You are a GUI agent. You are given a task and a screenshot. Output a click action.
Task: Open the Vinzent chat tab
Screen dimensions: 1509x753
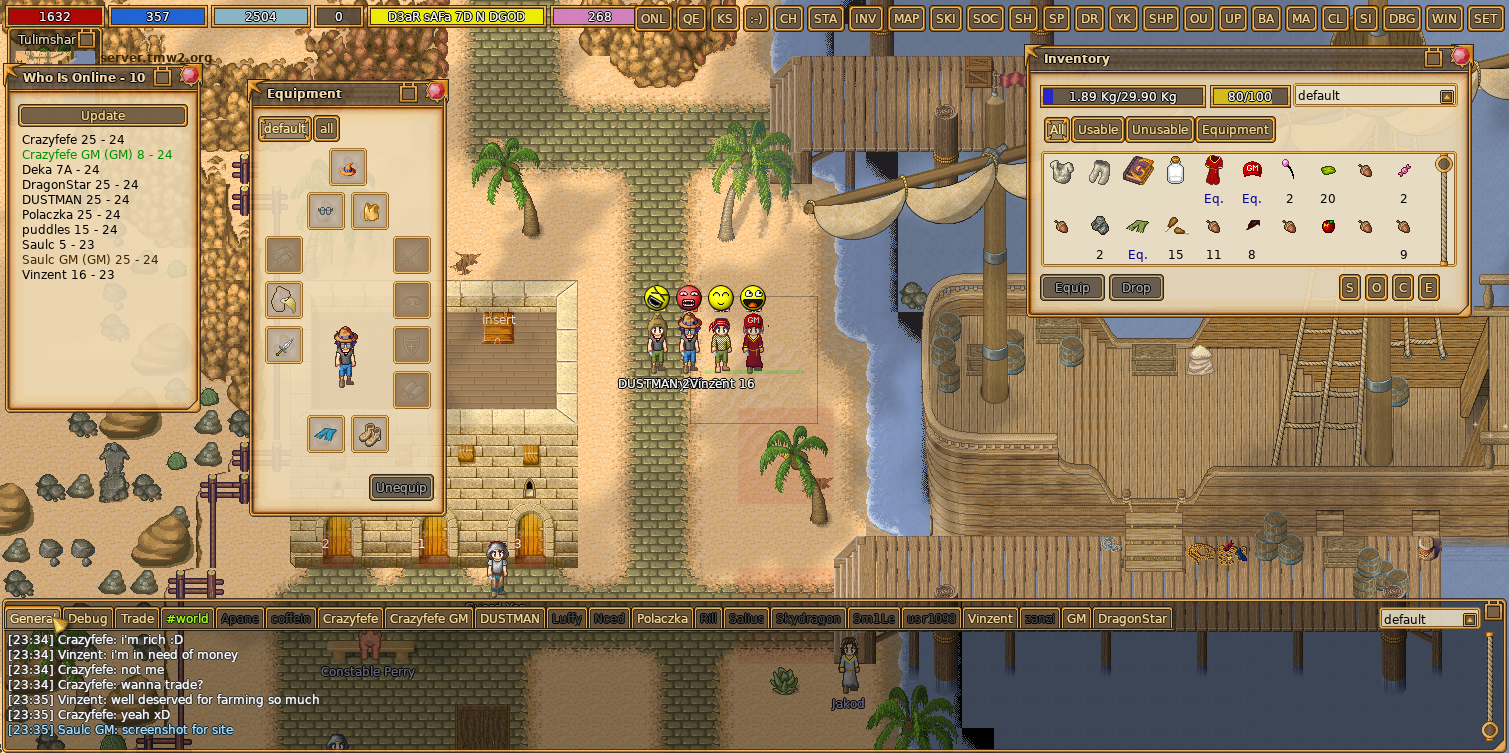[989, 618]
